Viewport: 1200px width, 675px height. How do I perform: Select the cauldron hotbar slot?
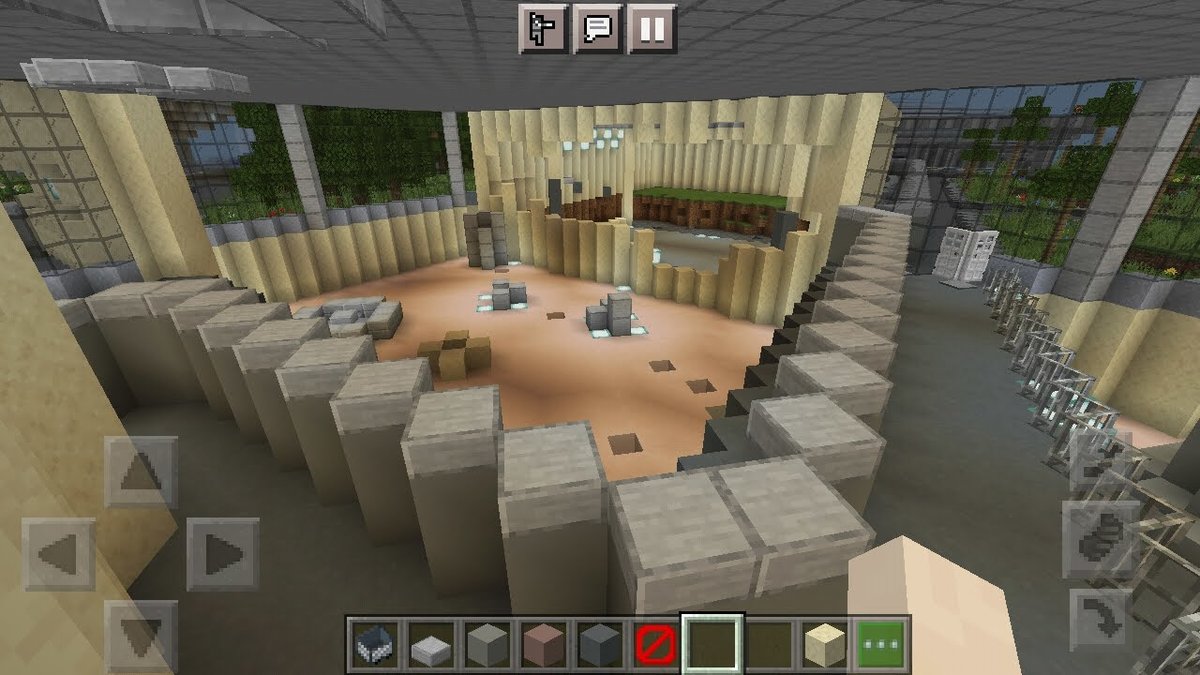(x=375, y=645)
